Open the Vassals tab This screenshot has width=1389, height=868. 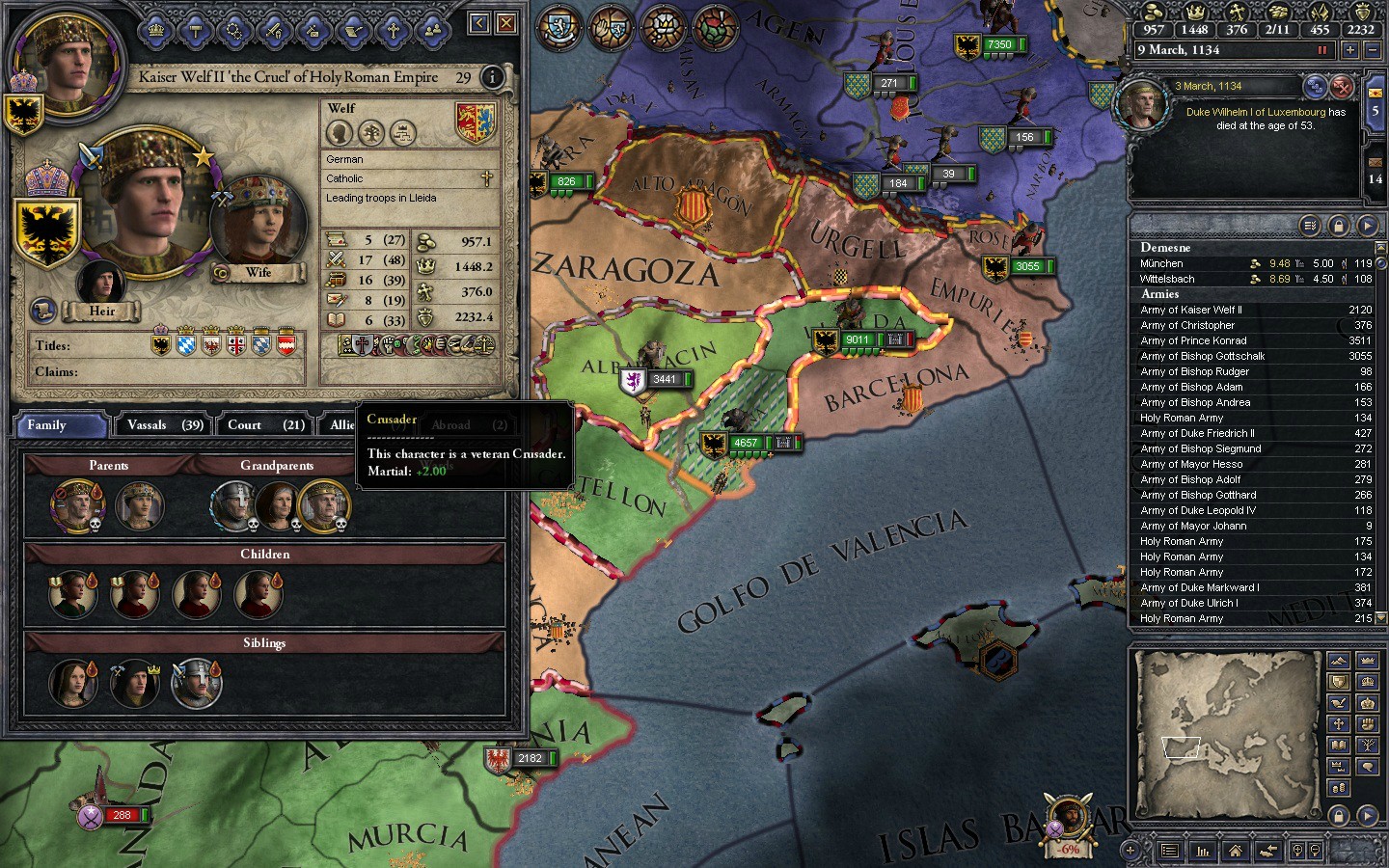point(165,425)
